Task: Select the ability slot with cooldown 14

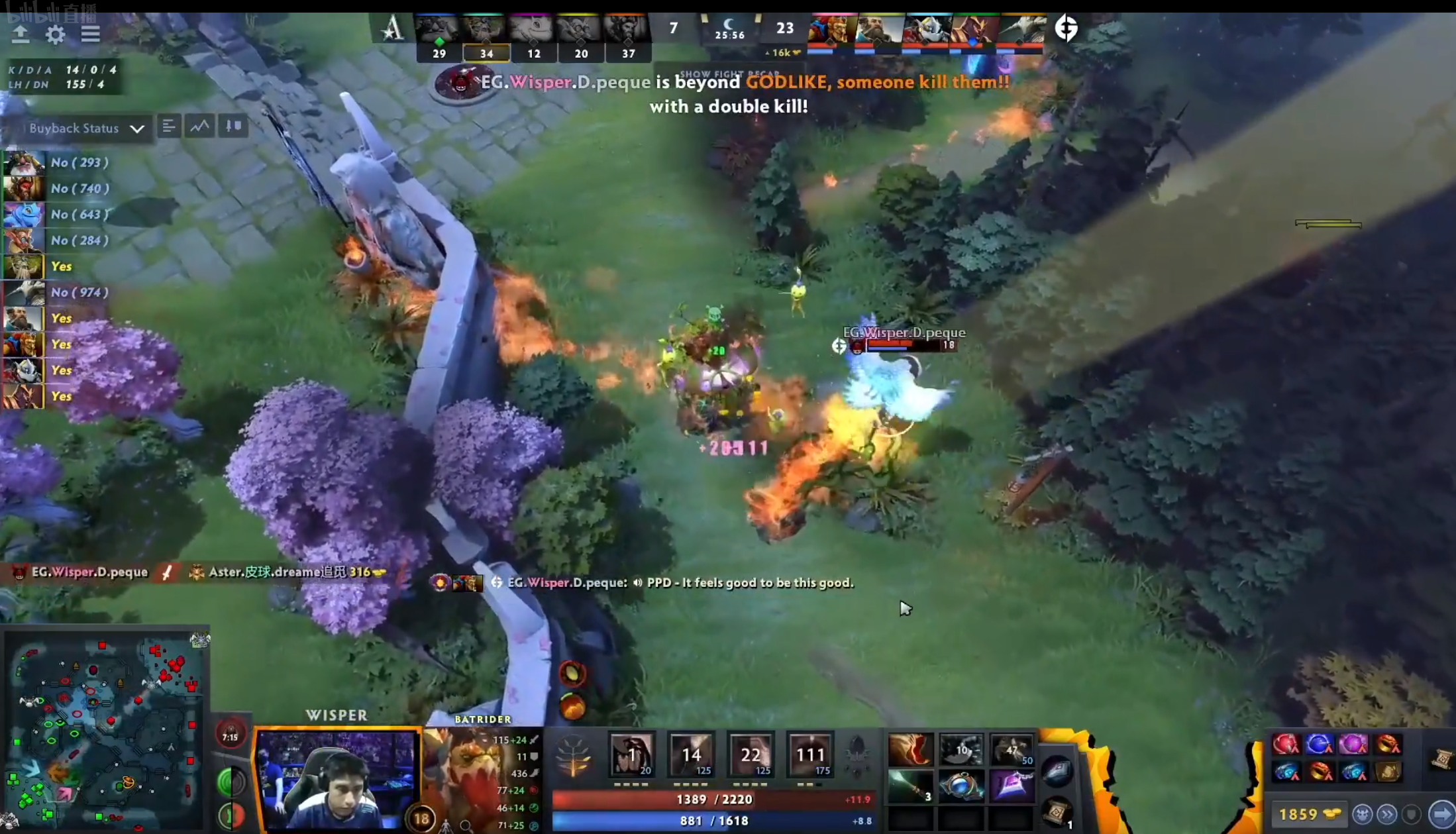Action: point(691,754)
